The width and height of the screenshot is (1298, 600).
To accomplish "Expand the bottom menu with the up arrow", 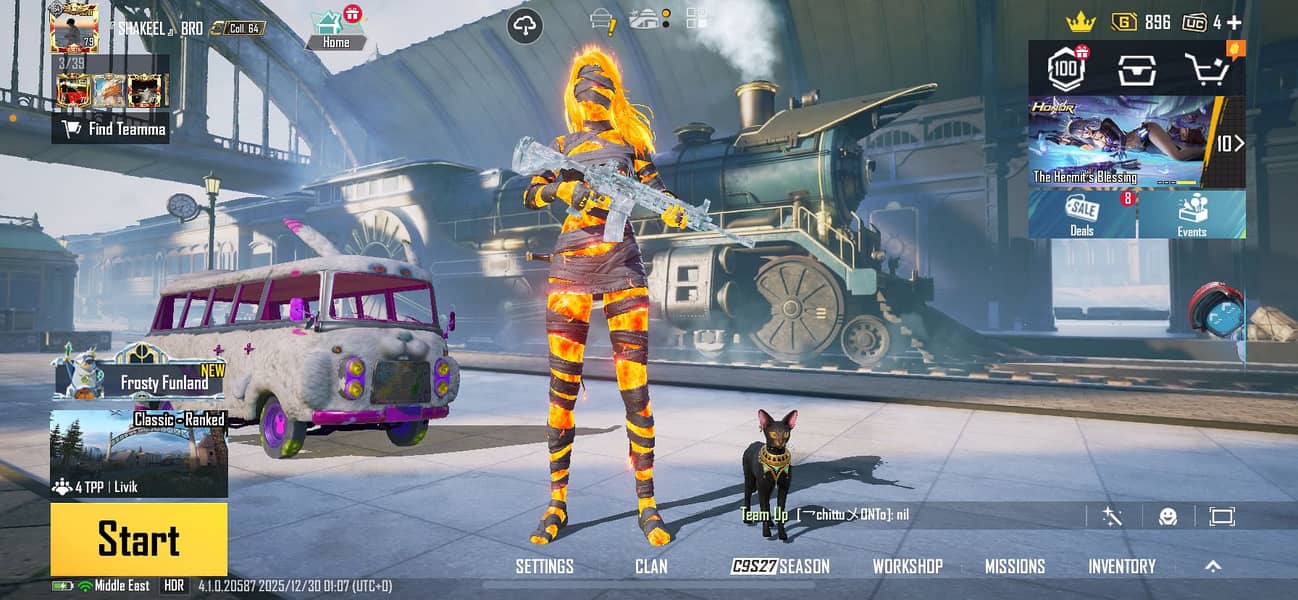I will pyautogui.click(x=1213, y=566).
